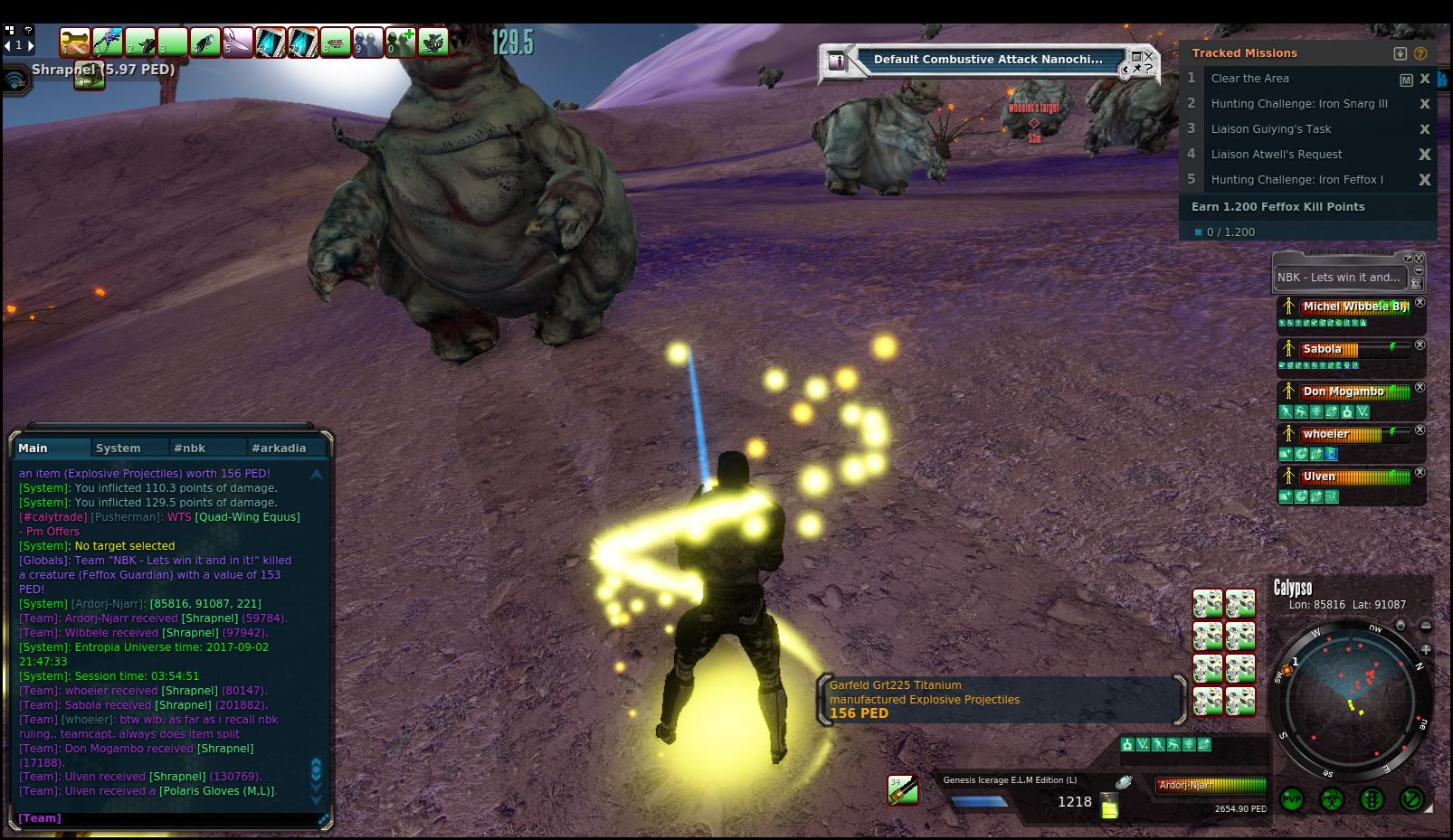Image resolution: width=1453 pixels, height=840 pixels.
Task: Remove Liaison Atwell's Request from tracked missions
Action: coord(1425,155)
